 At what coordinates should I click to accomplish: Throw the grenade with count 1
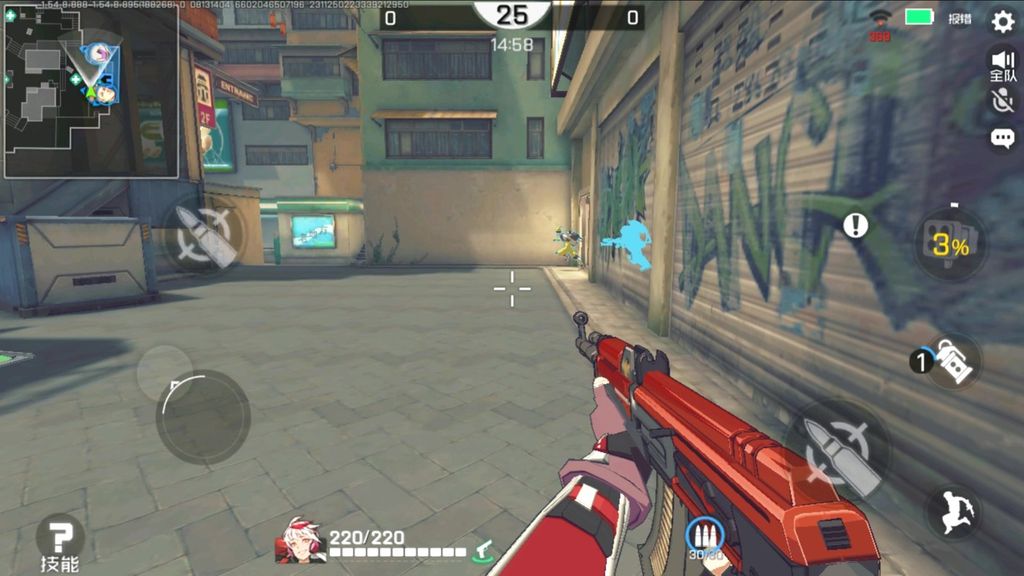click(x=951, y=361)
